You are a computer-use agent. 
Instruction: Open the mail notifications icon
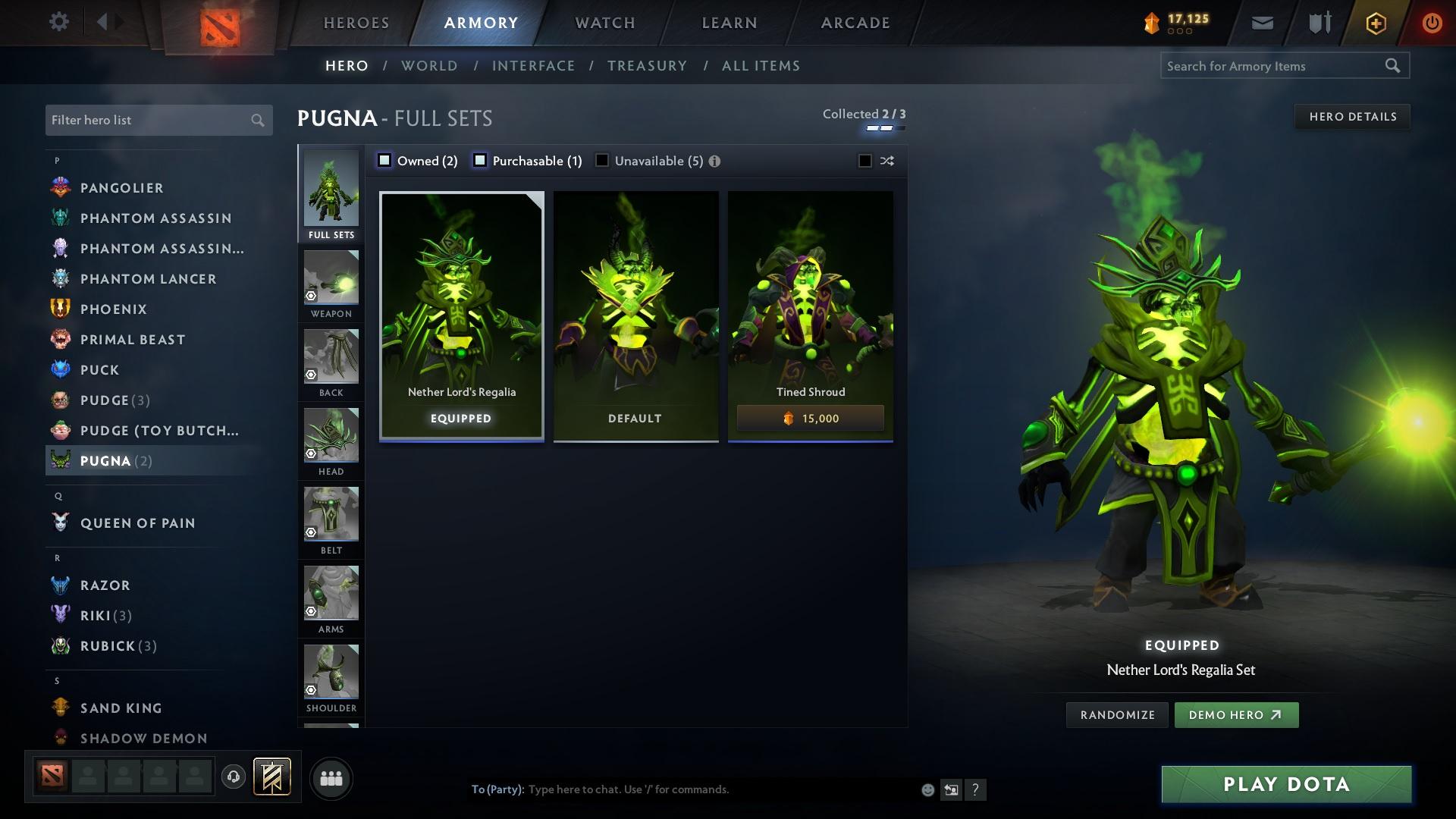1262,22
